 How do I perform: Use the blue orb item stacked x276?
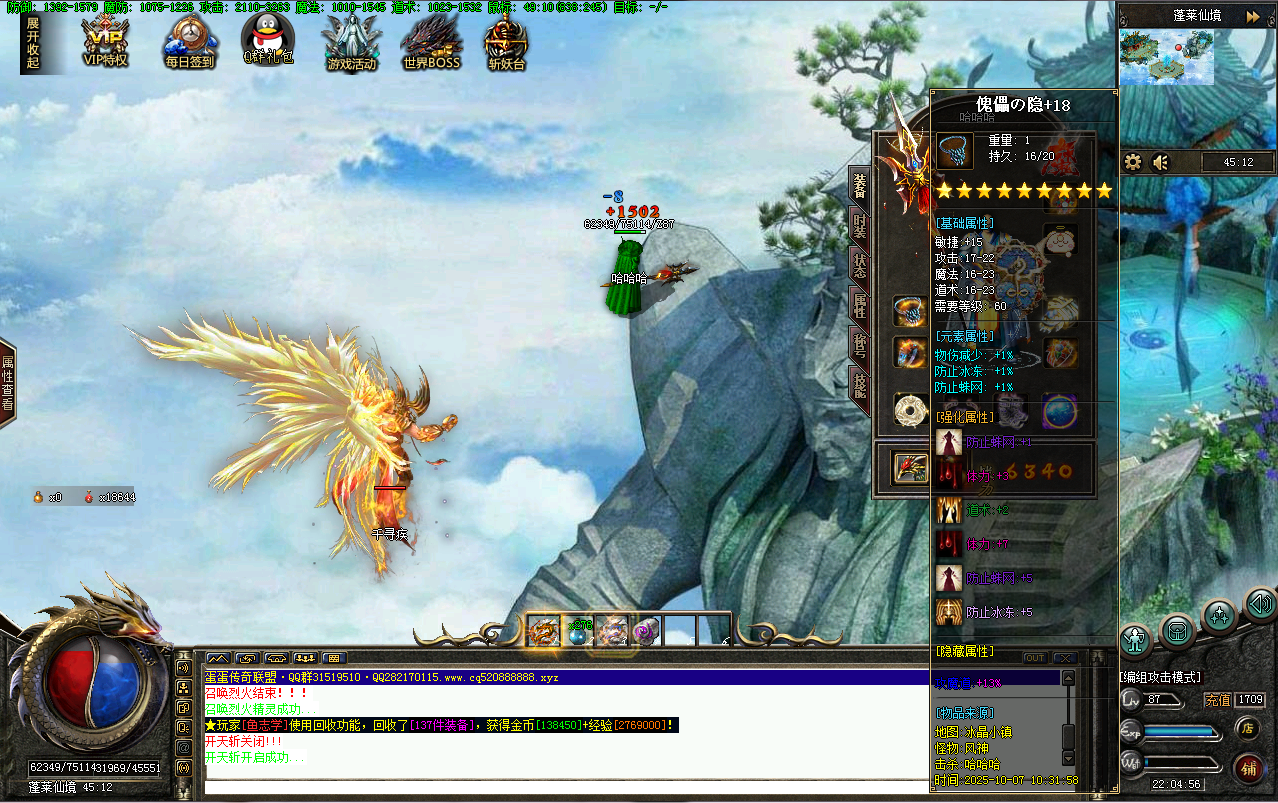[578, 631]
